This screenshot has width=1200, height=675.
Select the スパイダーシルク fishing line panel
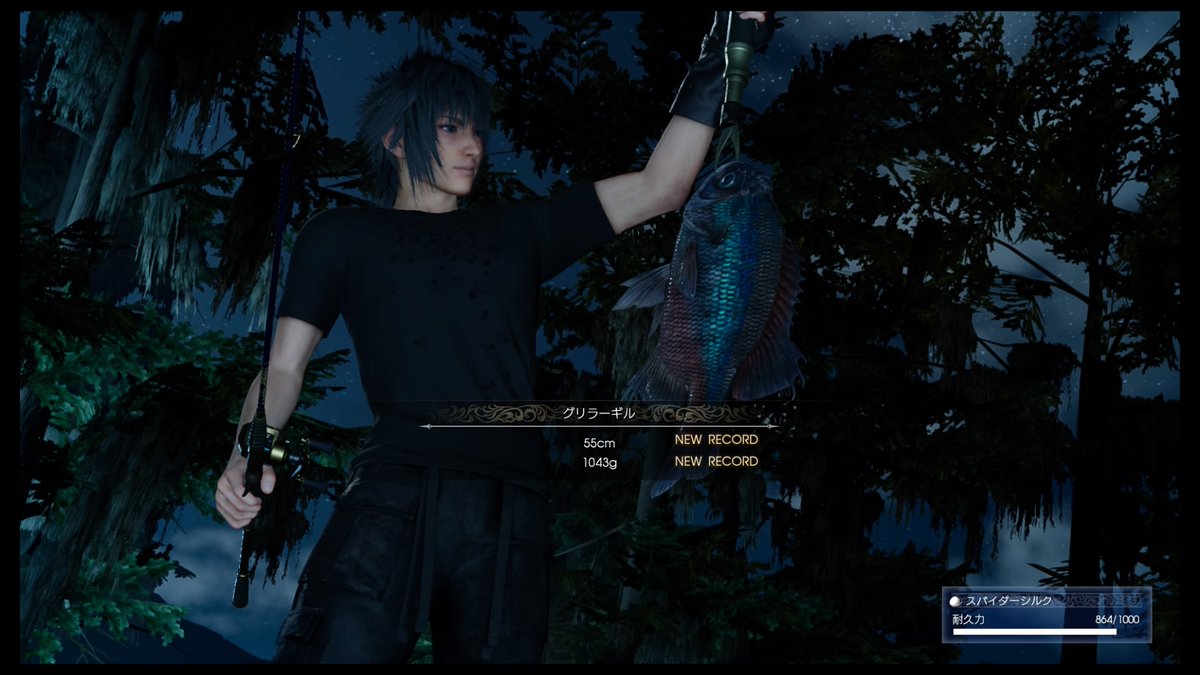(x=1046, y=613)
